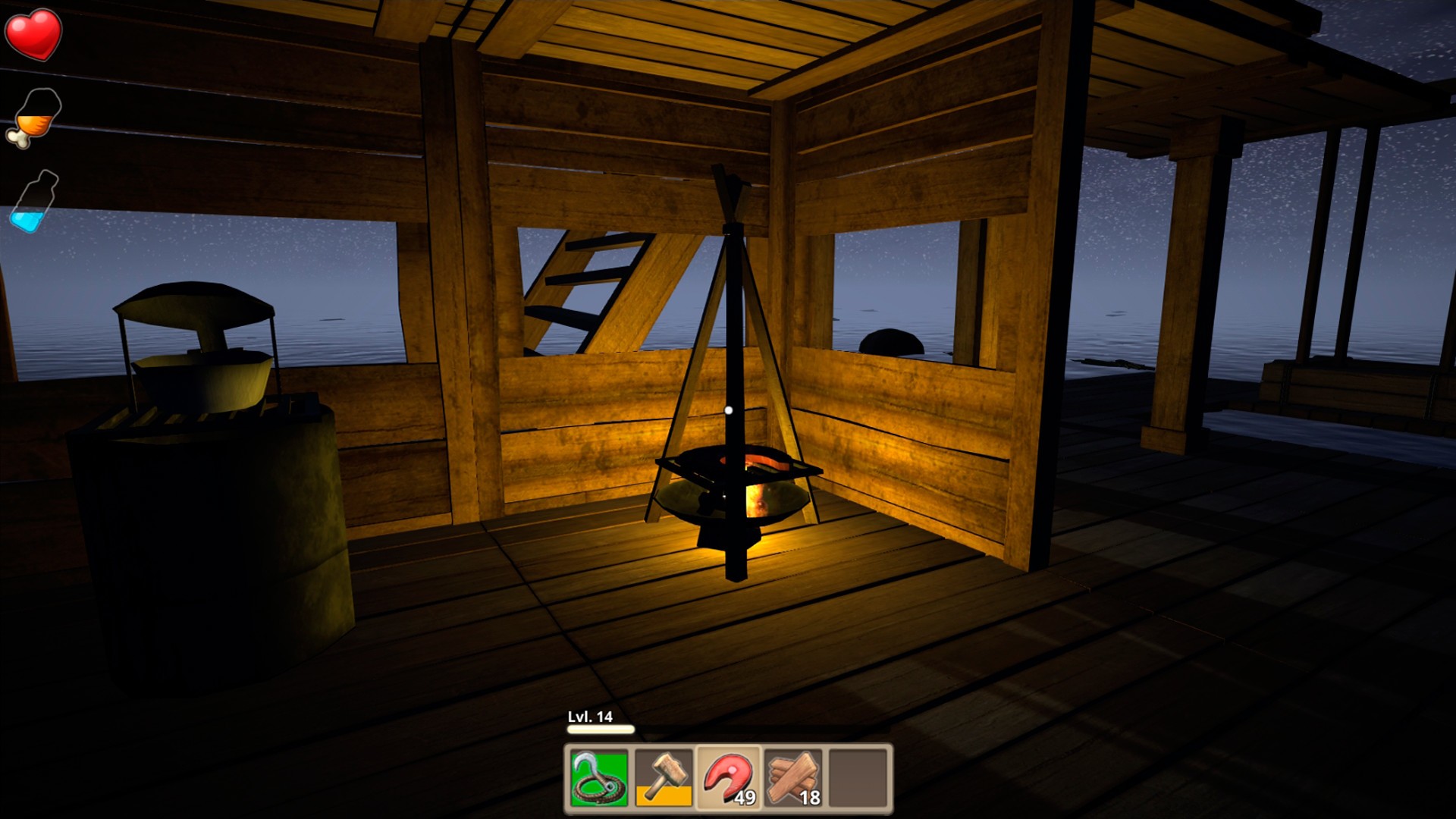Click the plank counter showing 18
The image size is (1456, 819).
(x=810, y=798)
